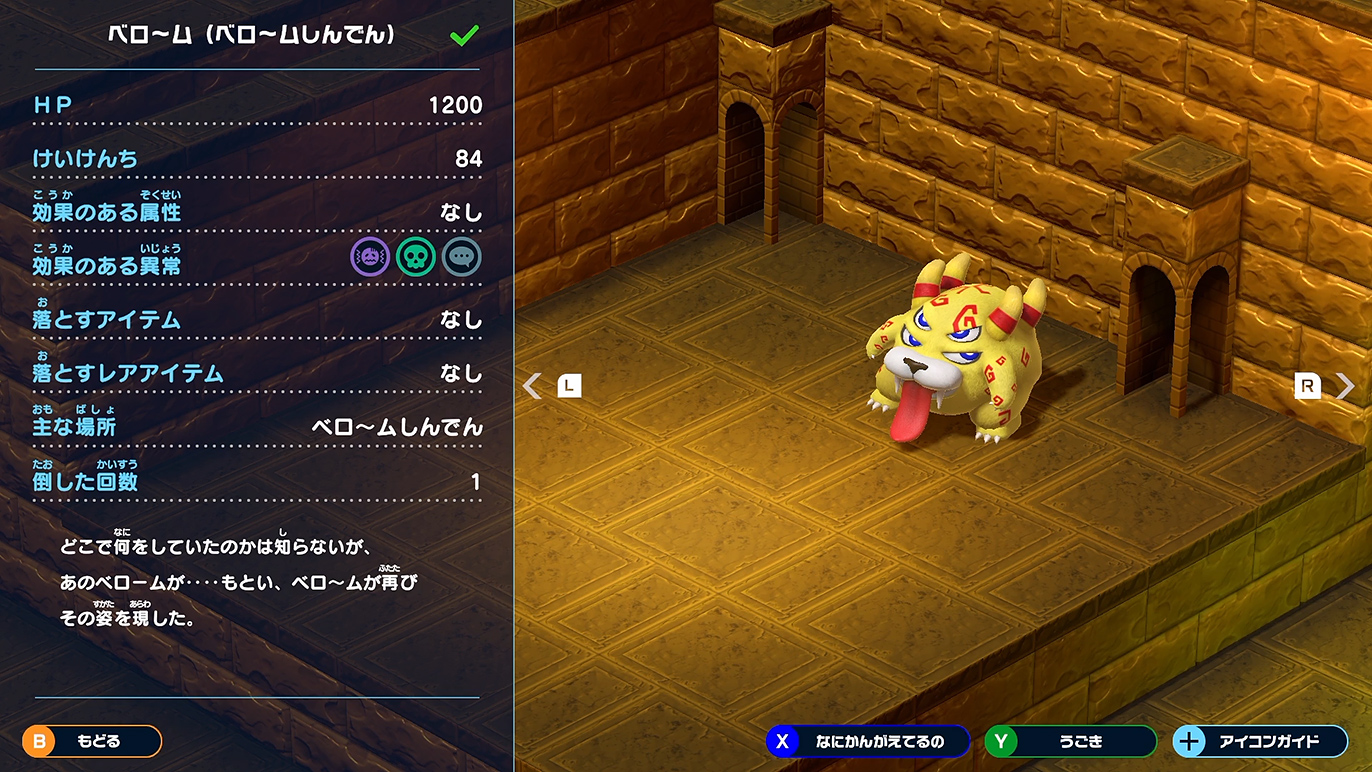Open the アイコンガイド icon guide
The image size is (1372, 772).
pos(1259,741)
